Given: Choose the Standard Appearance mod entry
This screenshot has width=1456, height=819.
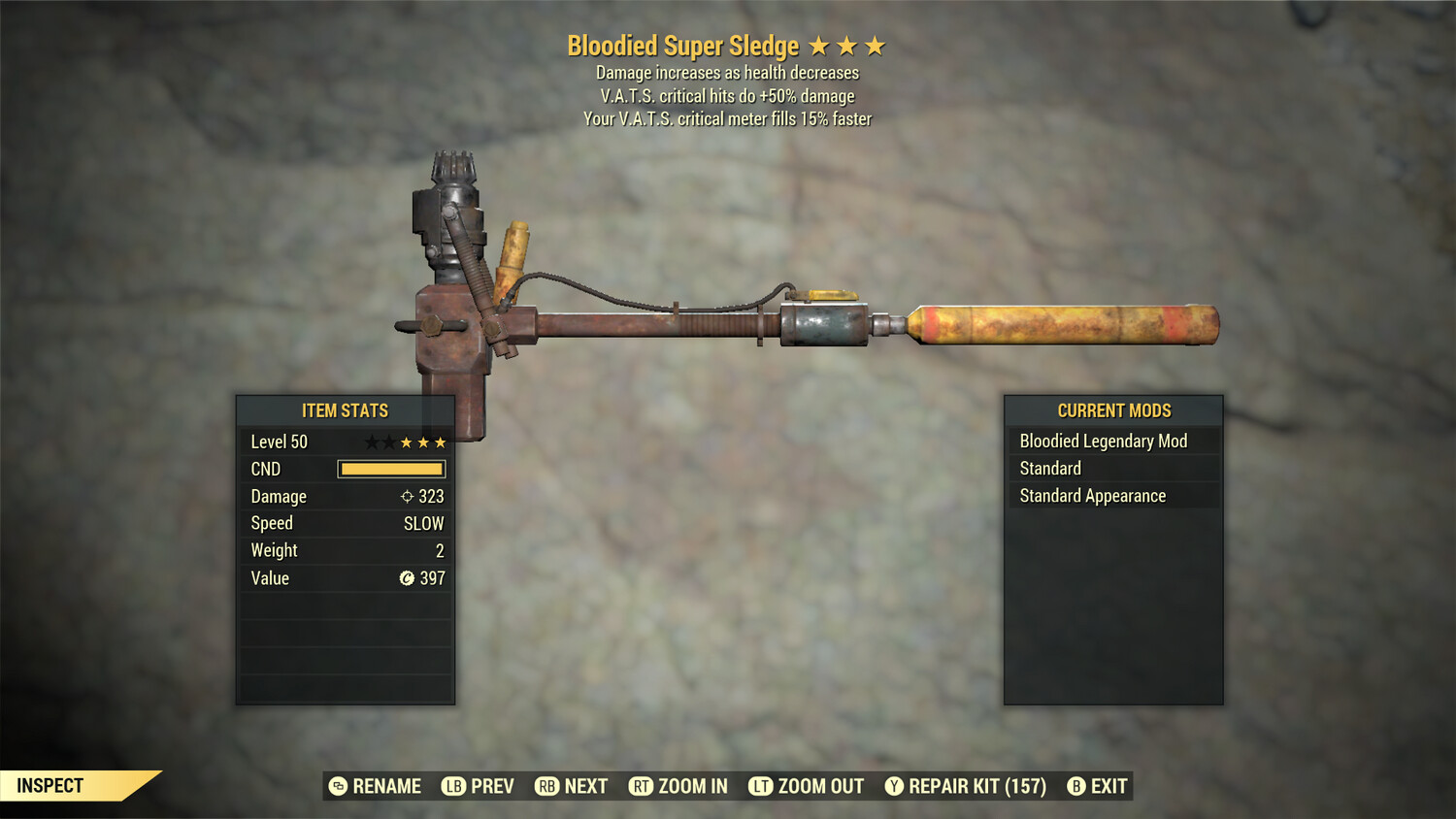Looking at the screenshot, I should pos(1092,496).
